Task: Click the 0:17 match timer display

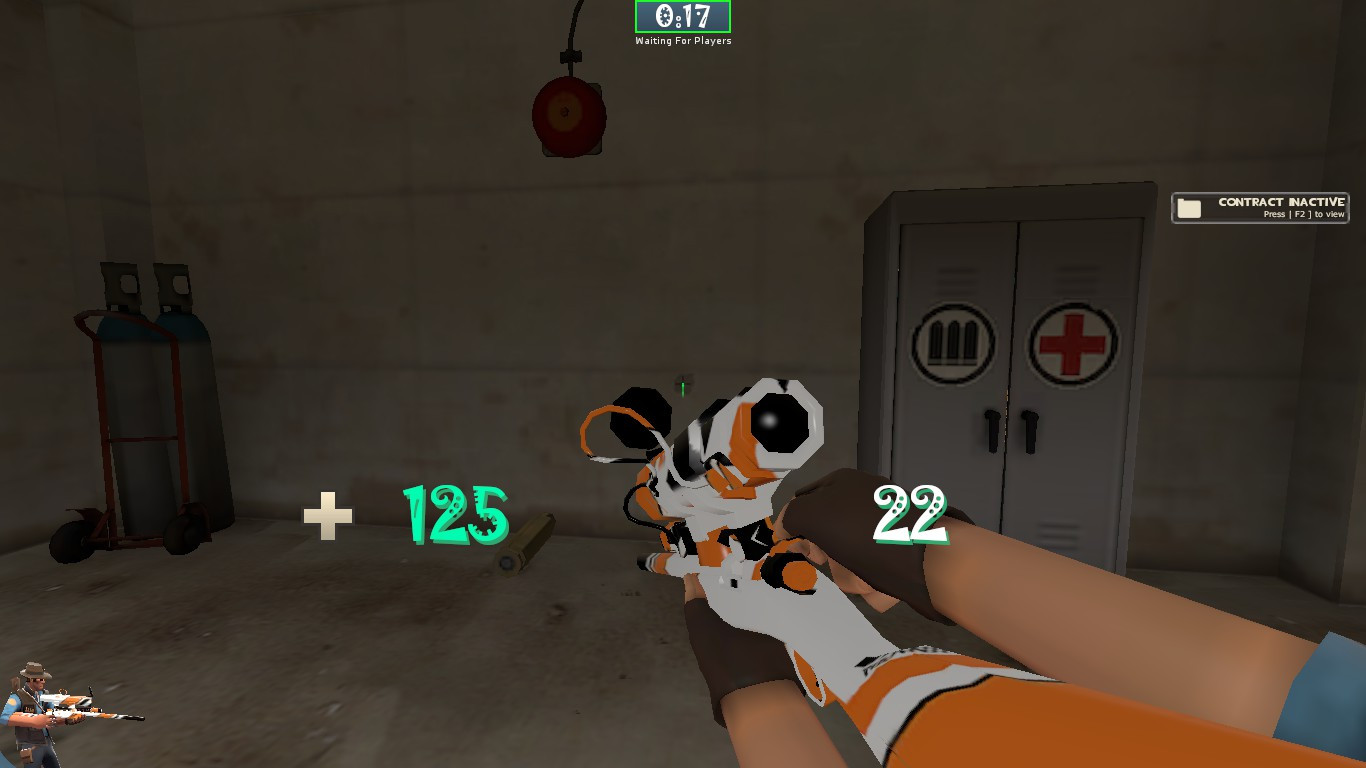Action: tap(683, 17)
